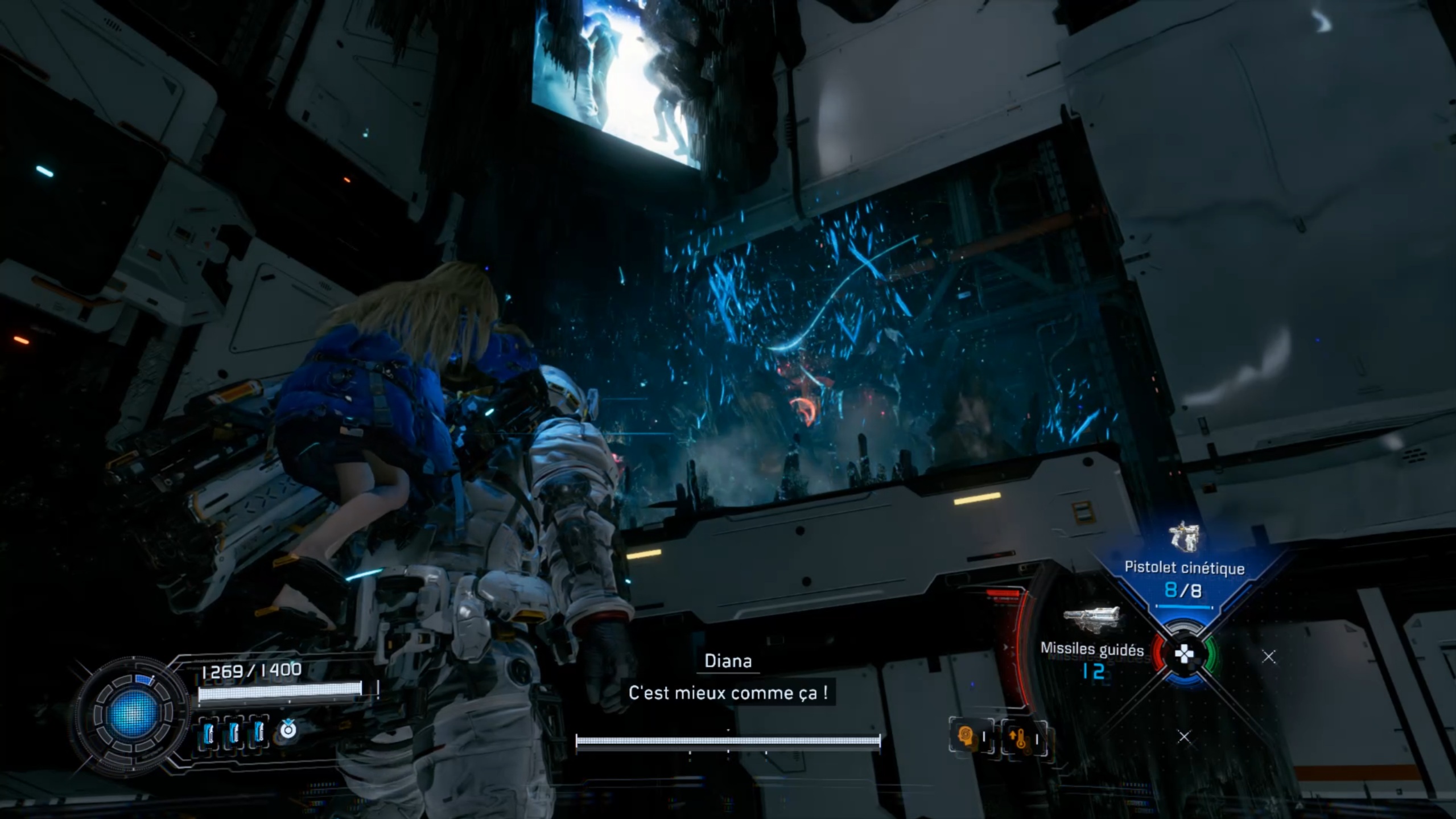Click the white ring medal icon

288,729
